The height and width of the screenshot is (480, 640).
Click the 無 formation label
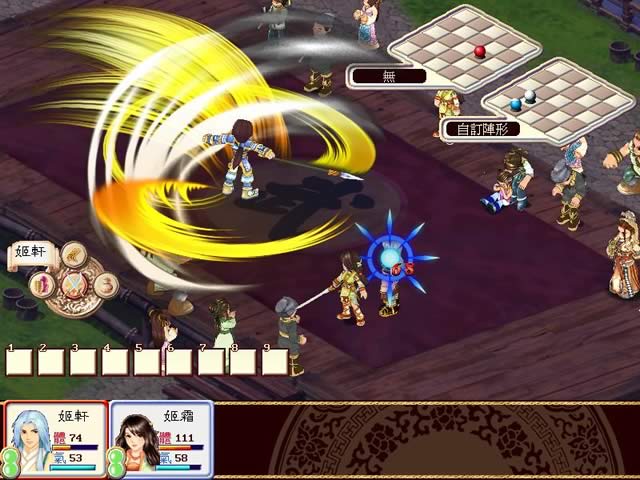(388, 75)
